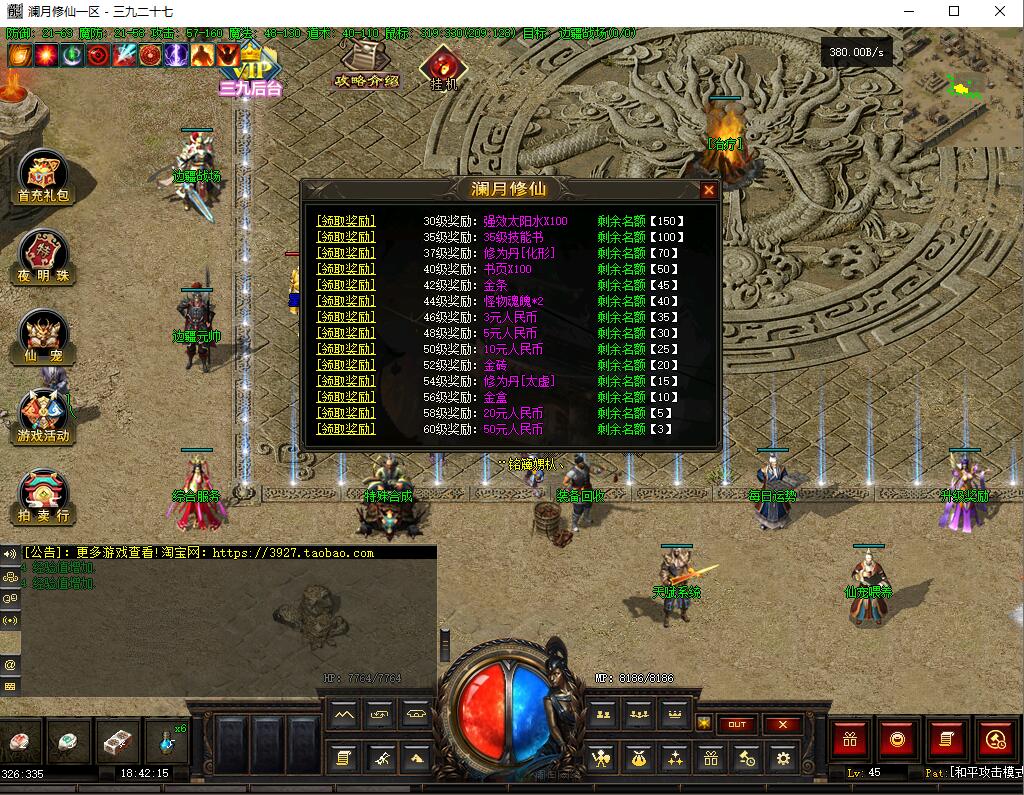The width and height of the screenshot is (1024, 795).
Task: Claim the level 60 reward of 50元人民币
Action: pos(346,429)
